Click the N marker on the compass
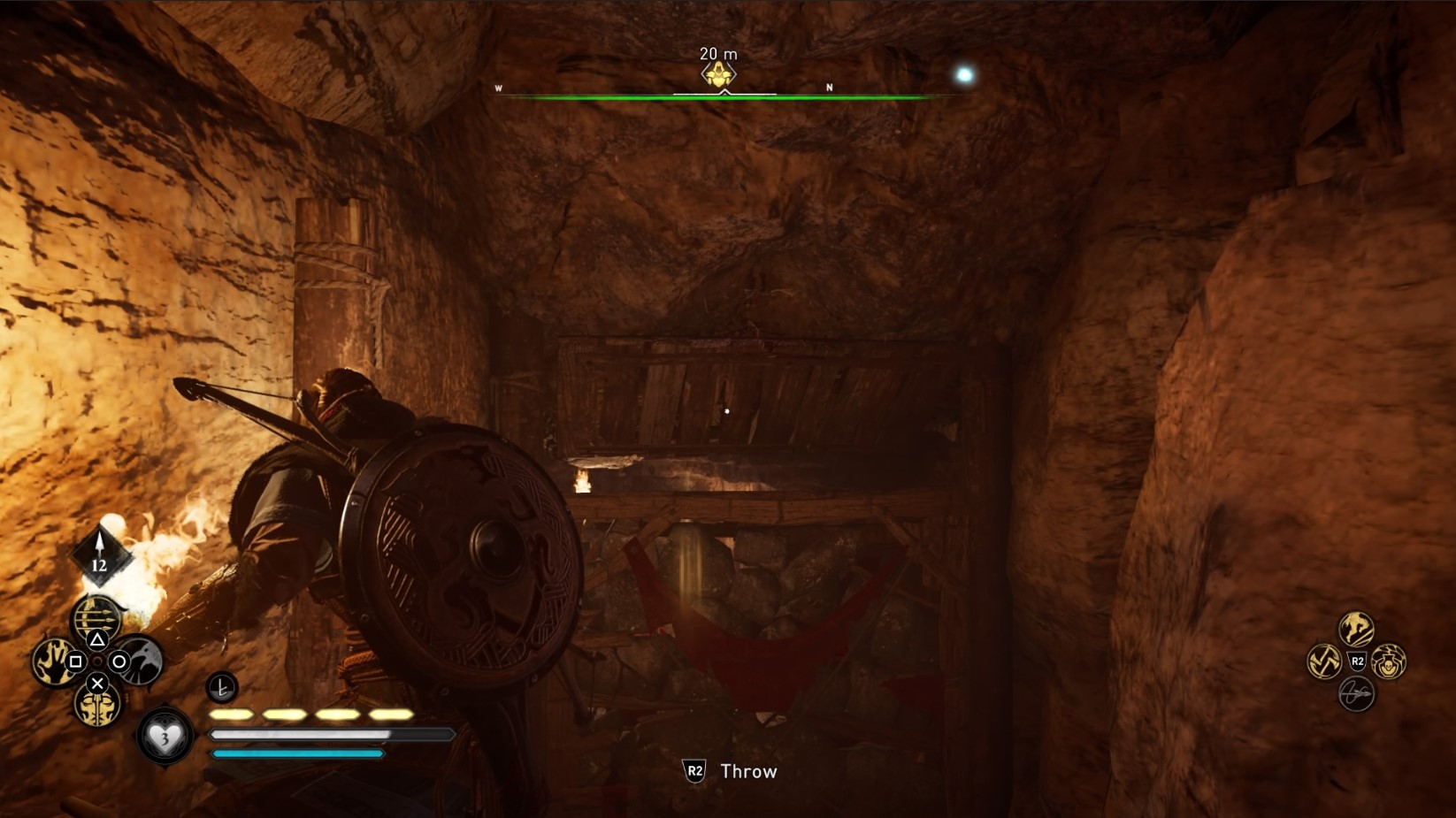Viewport: 1456px width, 818px height. [830, 88]
